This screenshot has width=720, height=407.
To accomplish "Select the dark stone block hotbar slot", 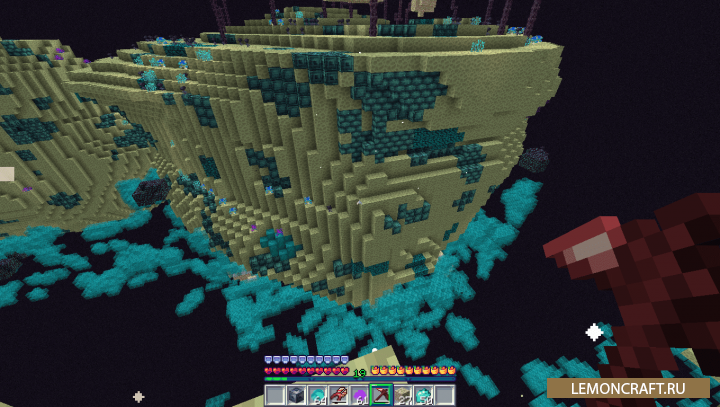I will pos(296,395).
